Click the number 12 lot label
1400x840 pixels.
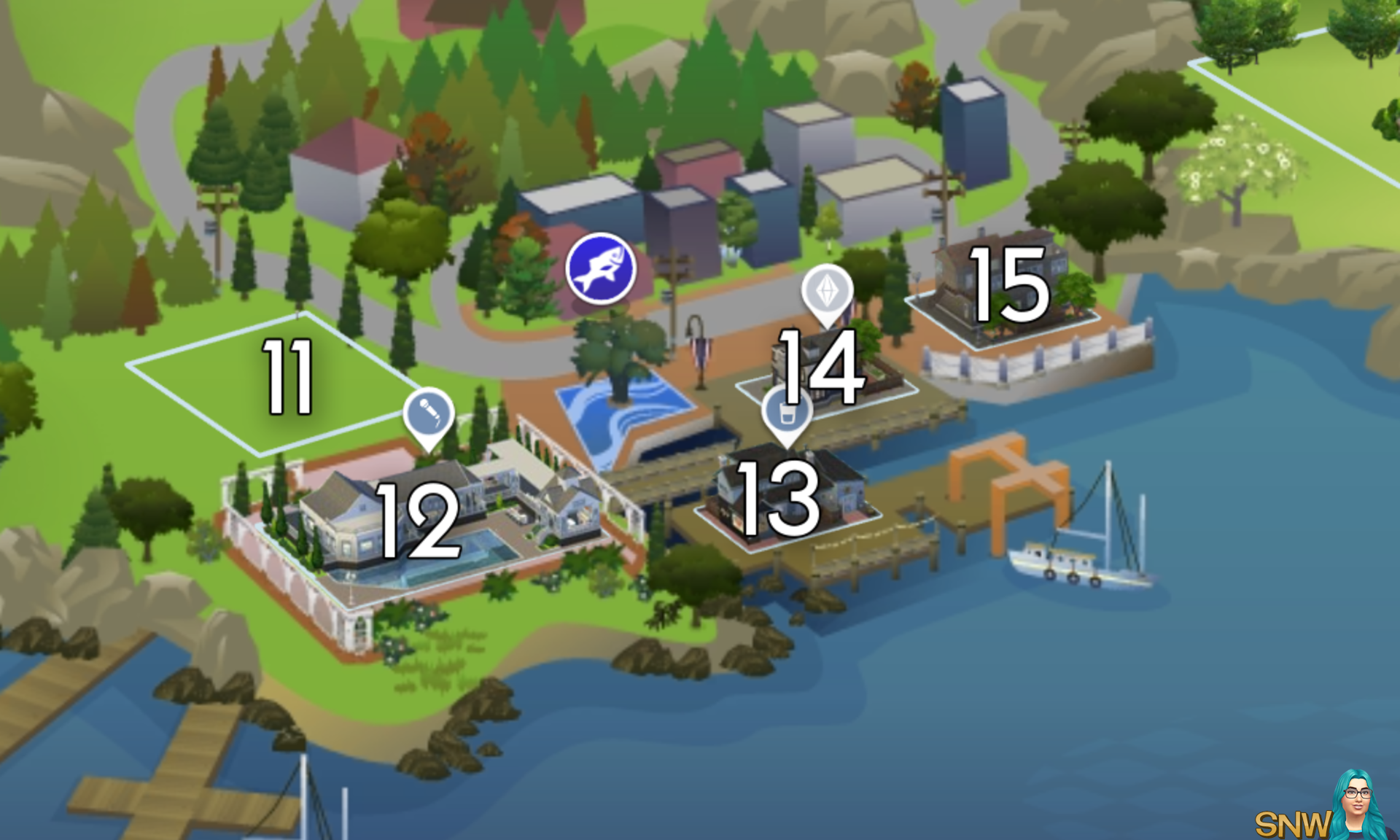[417, 521]
